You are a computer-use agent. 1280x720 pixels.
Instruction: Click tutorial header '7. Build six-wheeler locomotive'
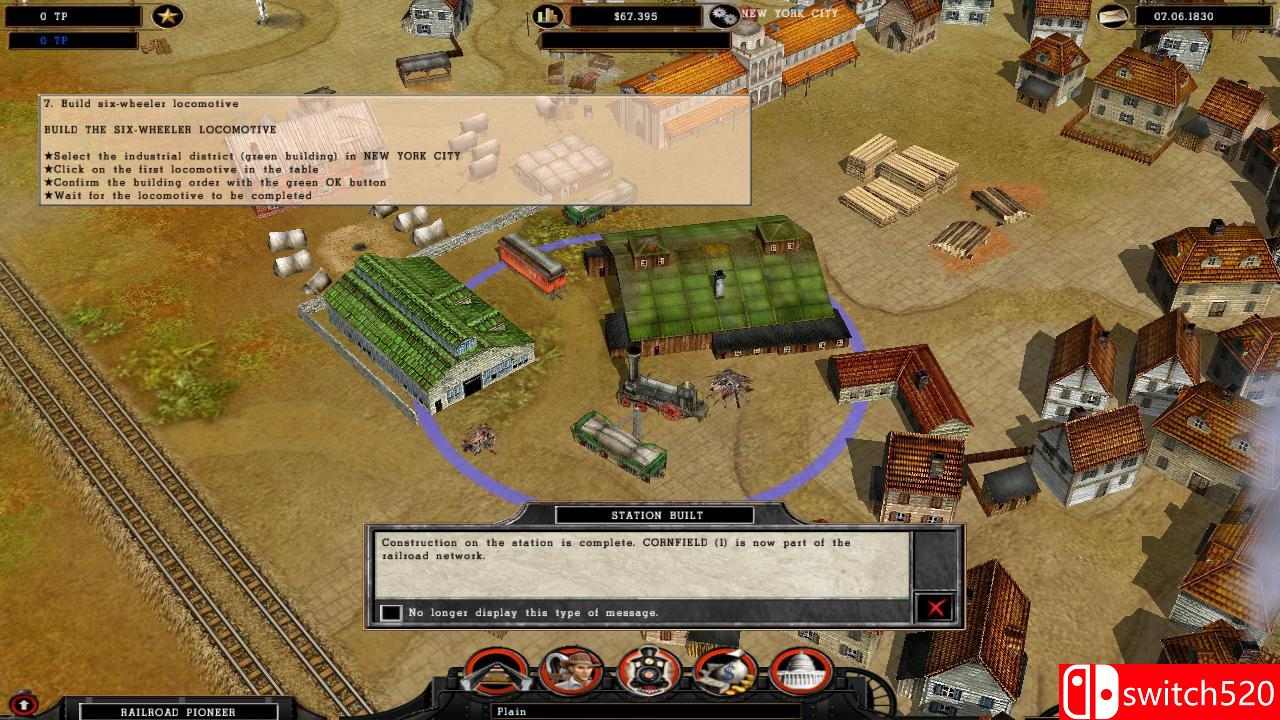140,102
